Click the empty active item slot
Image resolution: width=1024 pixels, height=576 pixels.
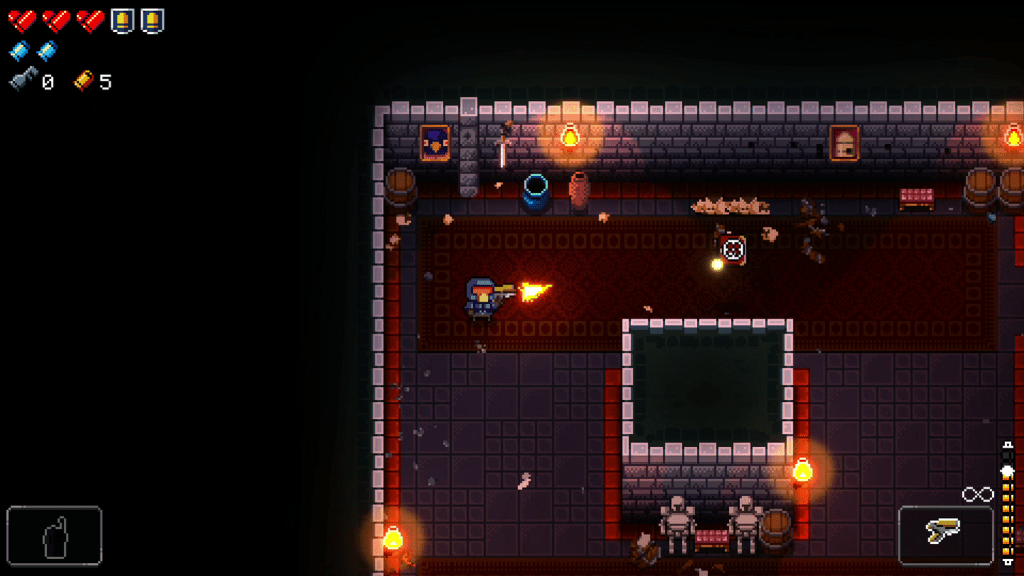(54, 536)
